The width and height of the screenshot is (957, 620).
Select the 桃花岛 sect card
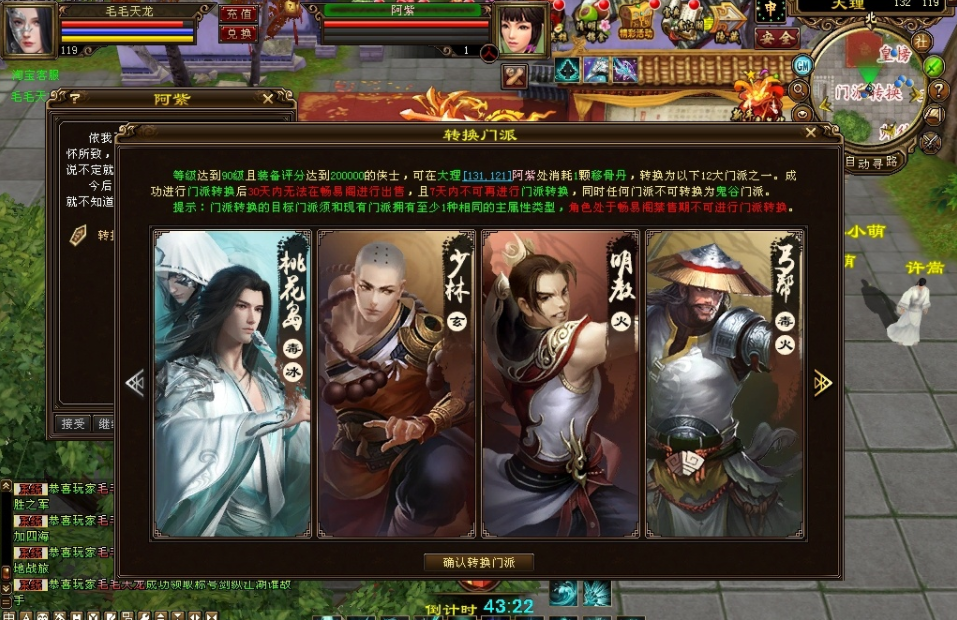(x=232, y=383)
